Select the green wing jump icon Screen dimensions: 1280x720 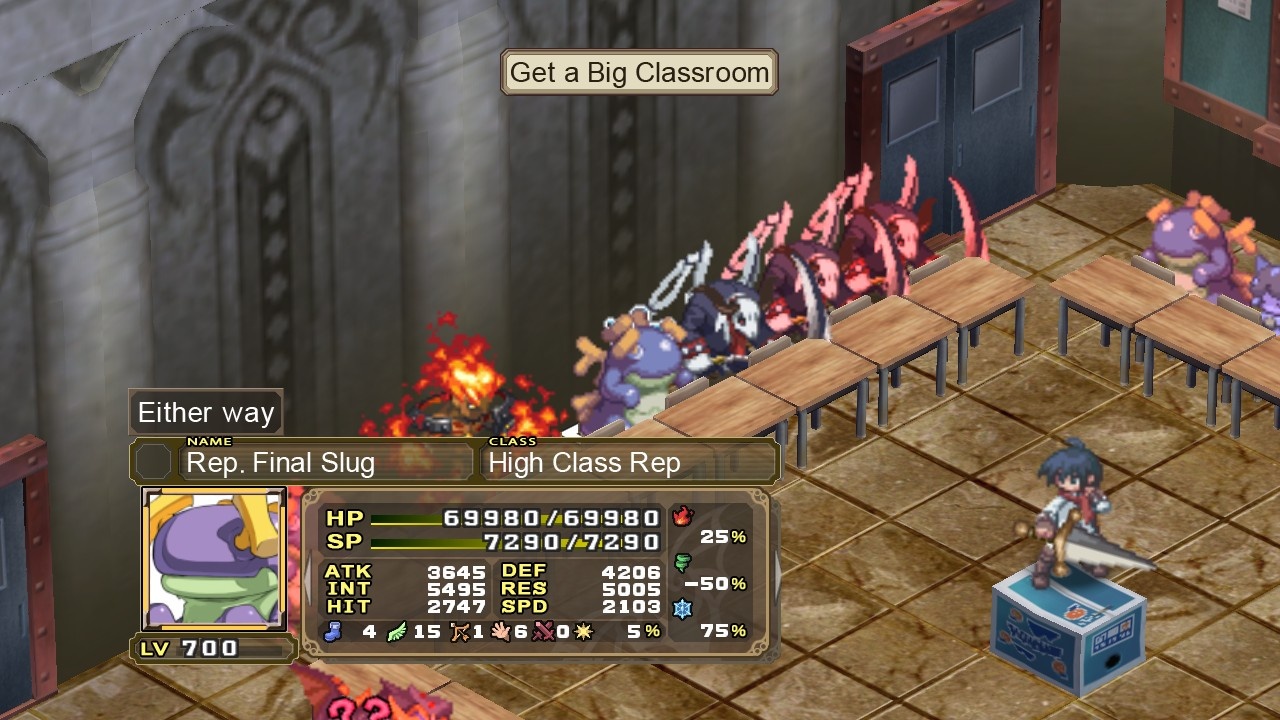pyautogui.click(x=395, y=631)
